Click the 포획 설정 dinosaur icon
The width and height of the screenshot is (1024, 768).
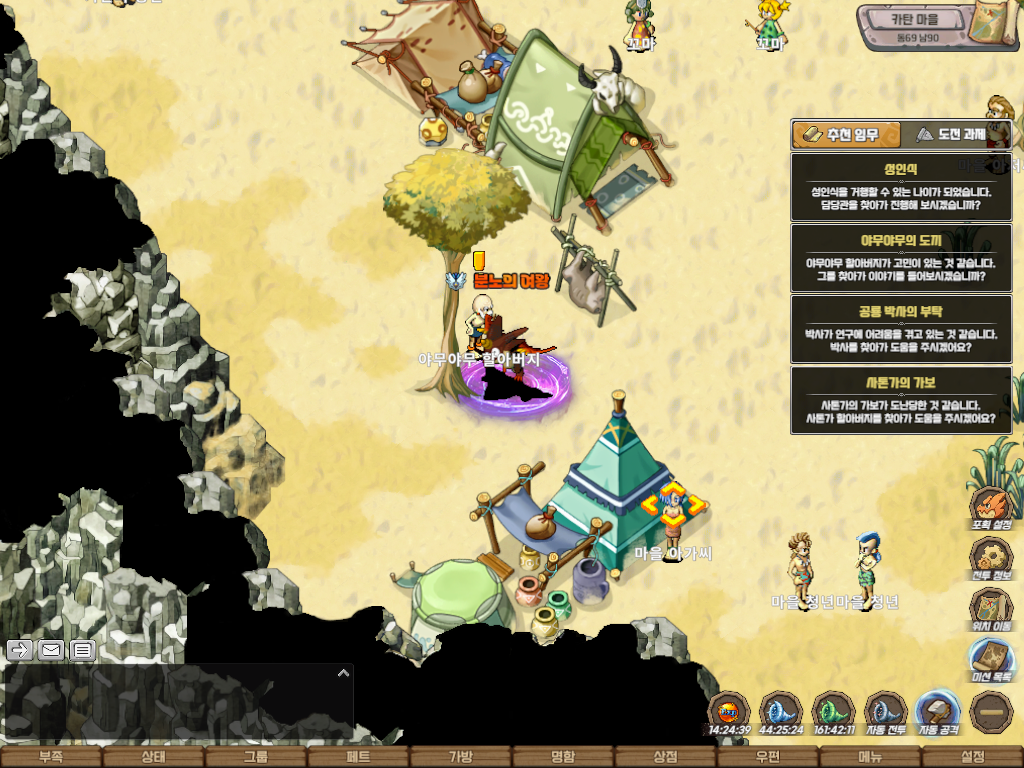pyautogui.click(x=991, y=506)
